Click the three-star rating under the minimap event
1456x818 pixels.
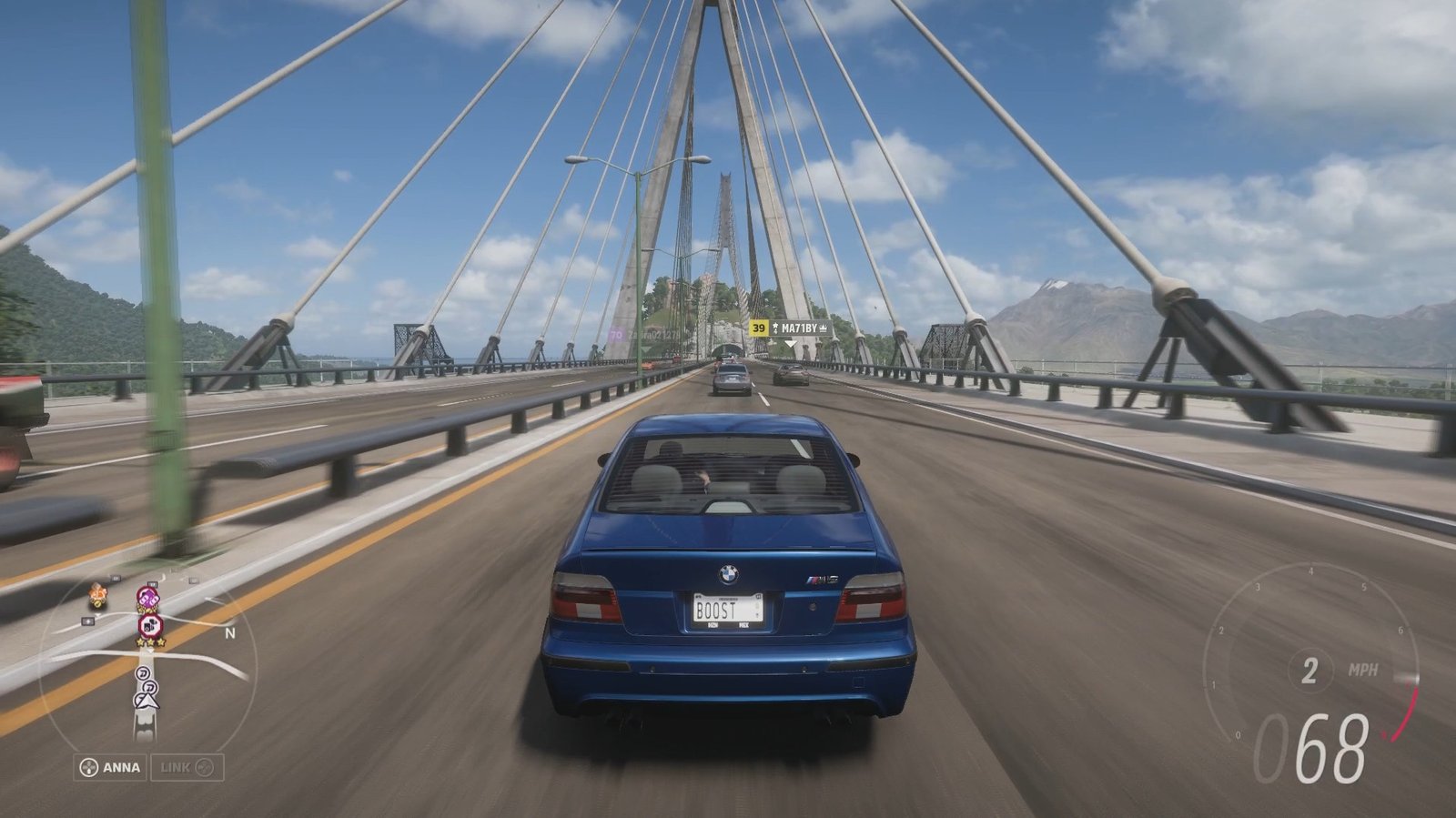click(149, 641)
